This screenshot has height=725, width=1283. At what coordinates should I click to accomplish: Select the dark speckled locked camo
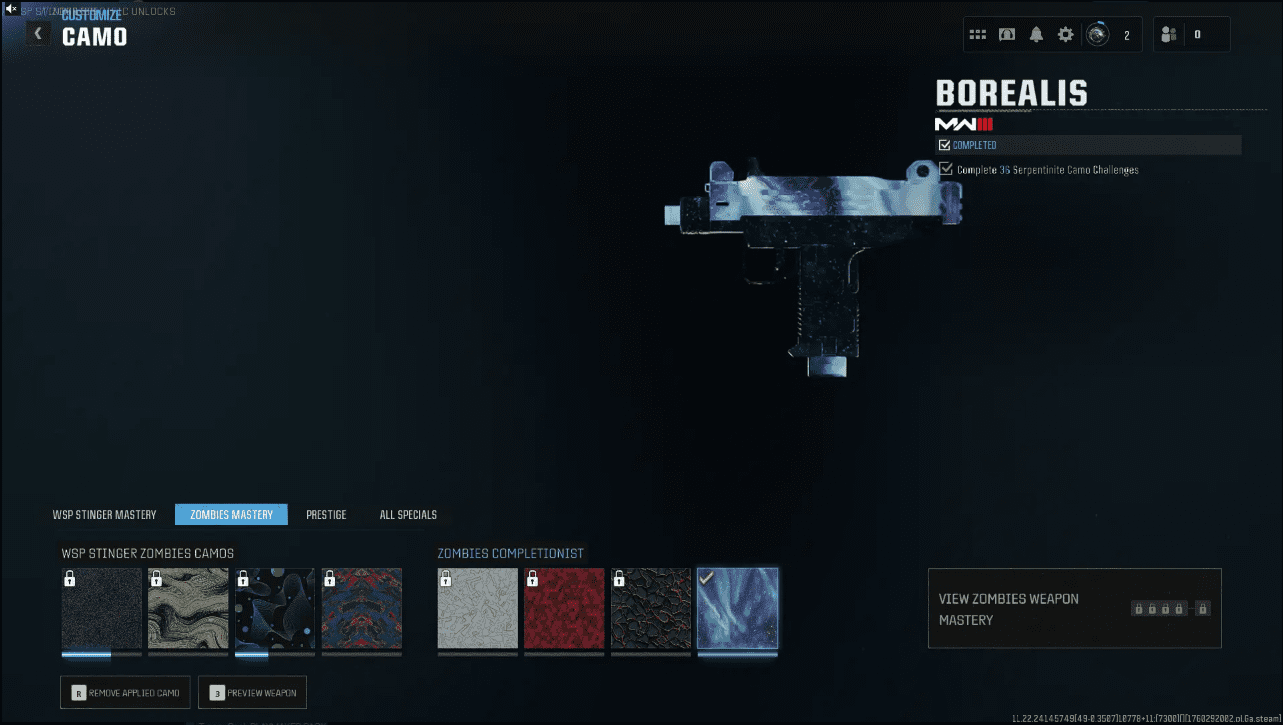pos(101,609)
